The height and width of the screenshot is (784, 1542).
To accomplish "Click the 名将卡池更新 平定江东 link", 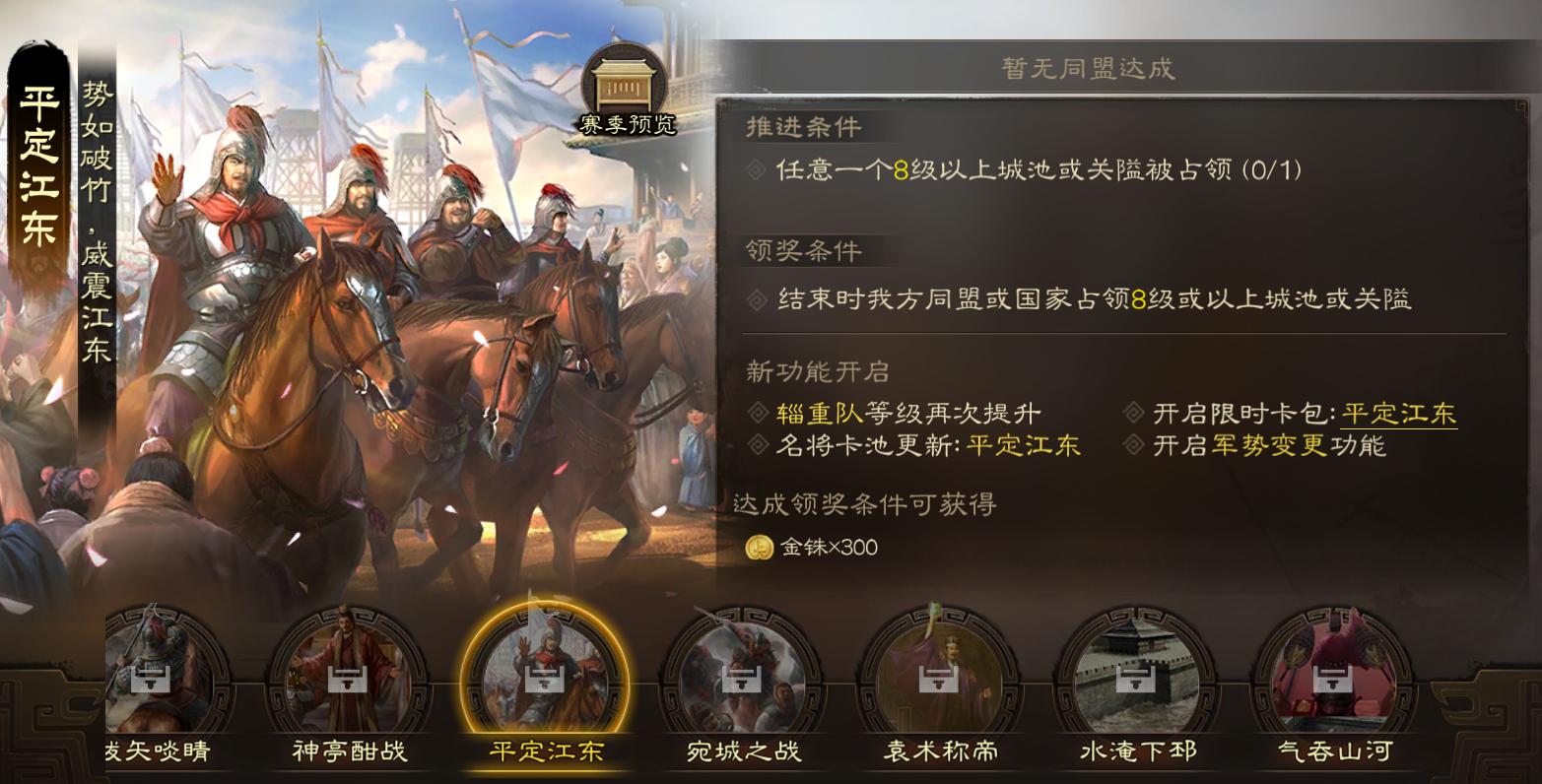I will click(1022, 446).
